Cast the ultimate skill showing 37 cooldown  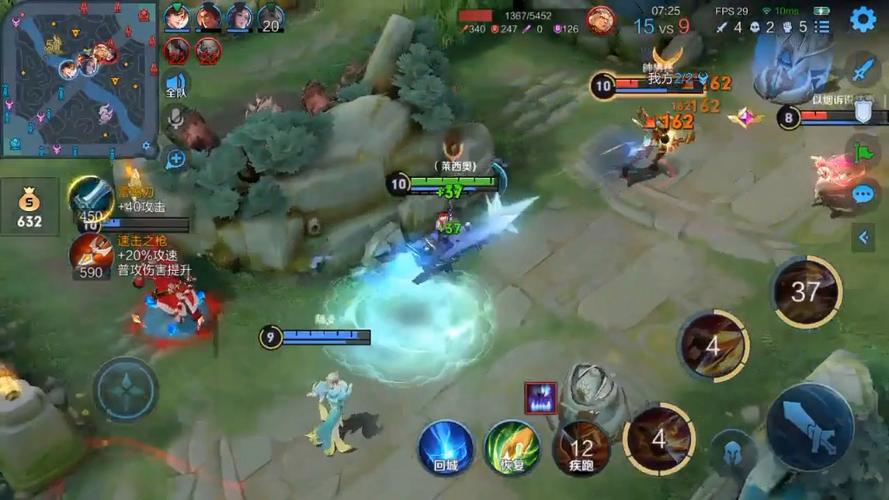(x=806, y=291)
